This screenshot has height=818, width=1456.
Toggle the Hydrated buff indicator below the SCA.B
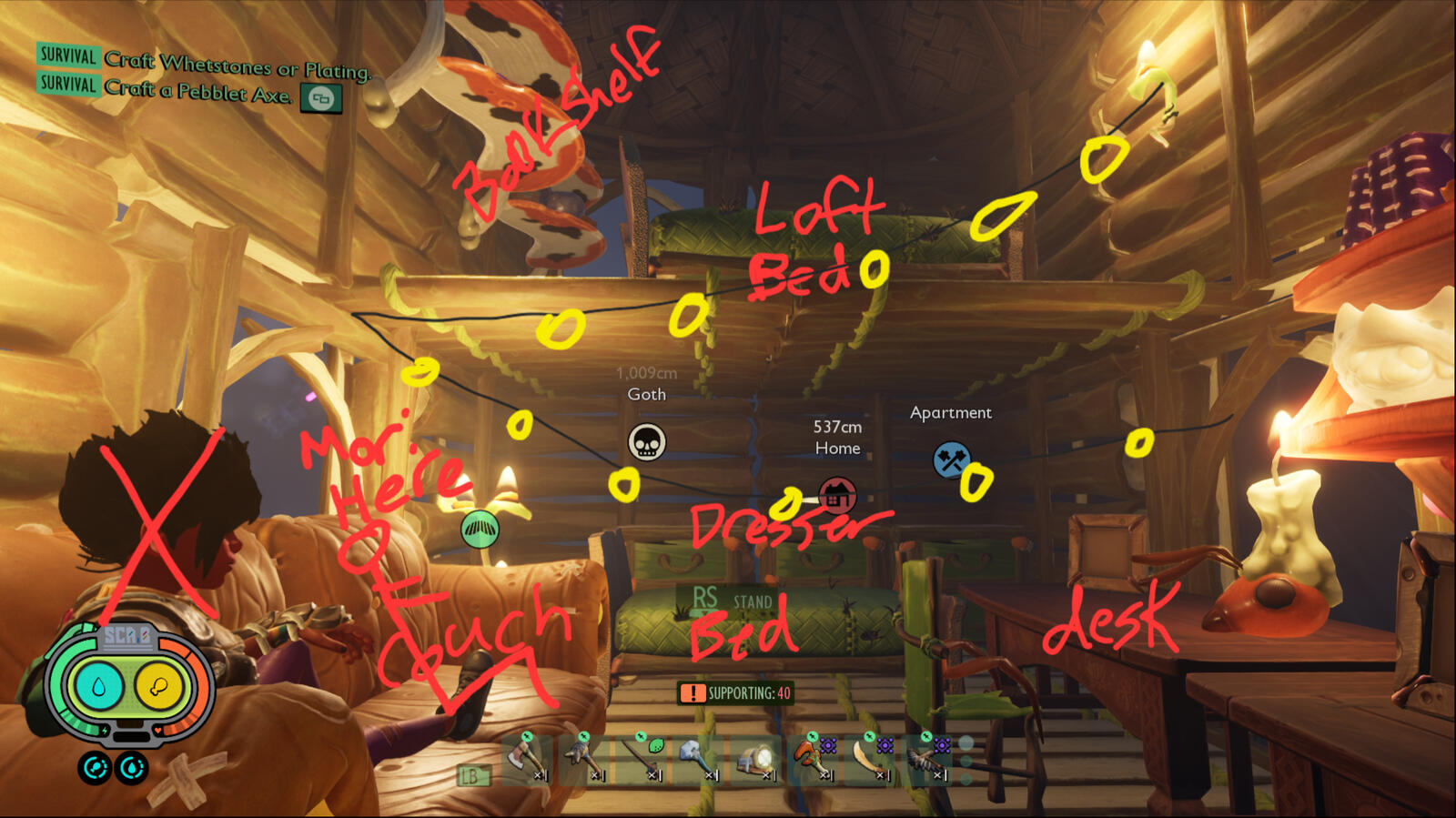(x=131, y=769)
